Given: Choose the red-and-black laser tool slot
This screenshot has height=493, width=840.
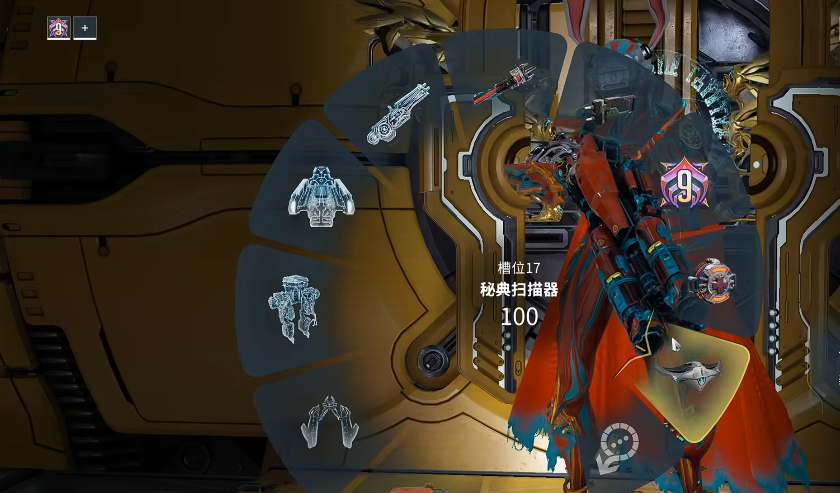Looking at the screenshot, I should click(503, 86).
